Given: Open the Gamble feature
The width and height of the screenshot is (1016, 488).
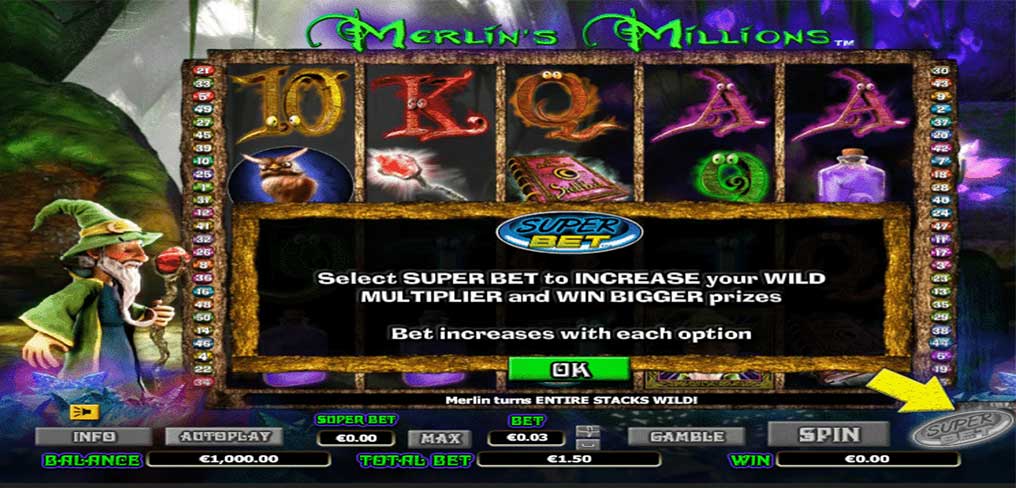Looking at the screenshot, I should tap(686, 436).
